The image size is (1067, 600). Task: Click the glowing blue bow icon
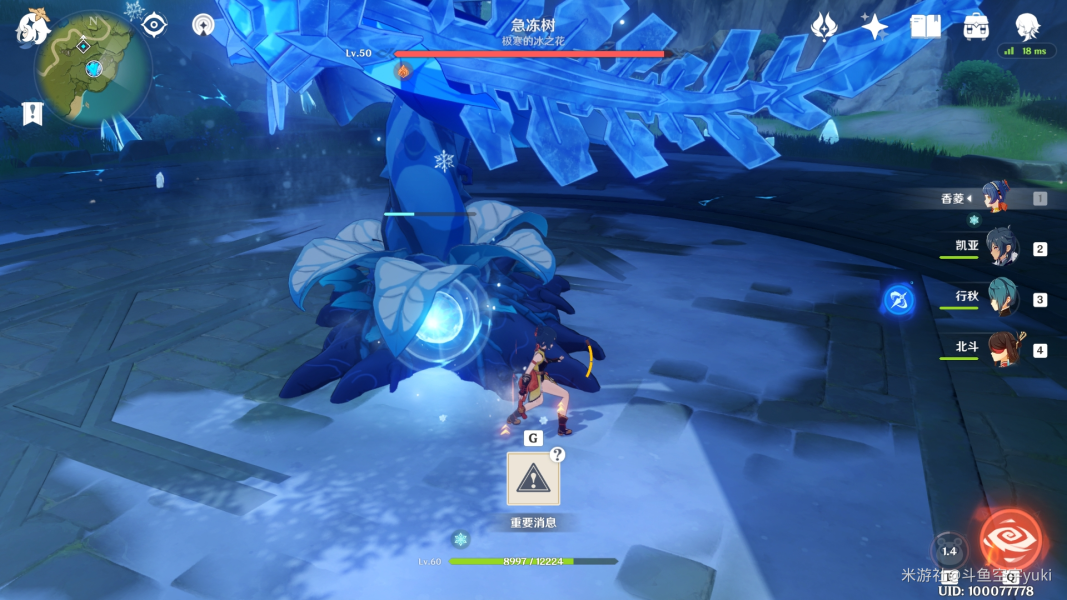[899, 299]
